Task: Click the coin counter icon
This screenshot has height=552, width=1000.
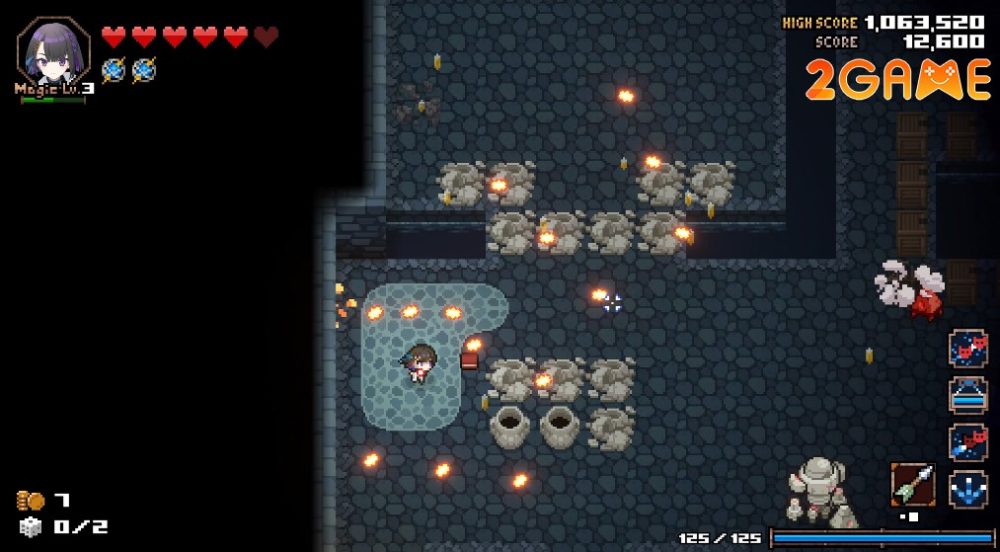Action: click(30, 500)
